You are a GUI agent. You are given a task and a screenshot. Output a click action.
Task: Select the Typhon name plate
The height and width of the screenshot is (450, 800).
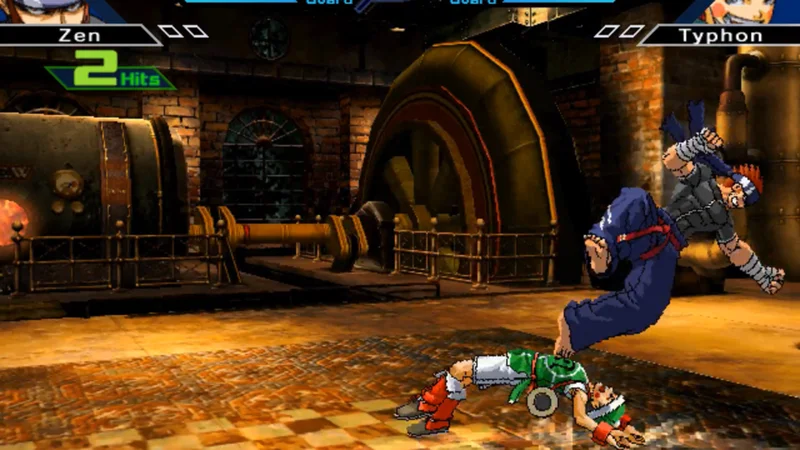coord(720,35)
